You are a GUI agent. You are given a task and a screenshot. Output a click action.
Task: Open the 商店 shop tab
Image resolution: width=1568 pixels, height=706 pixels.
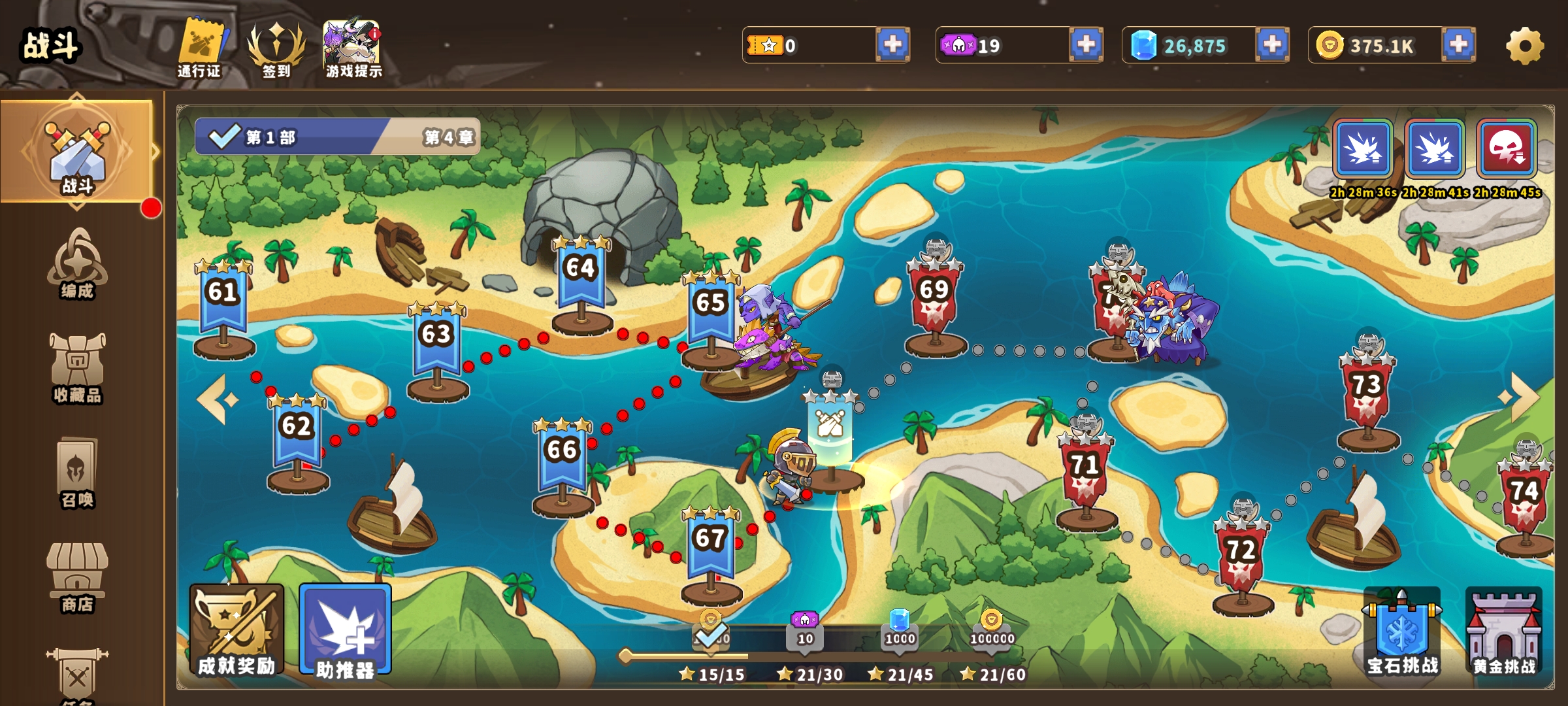coord(77,577)
